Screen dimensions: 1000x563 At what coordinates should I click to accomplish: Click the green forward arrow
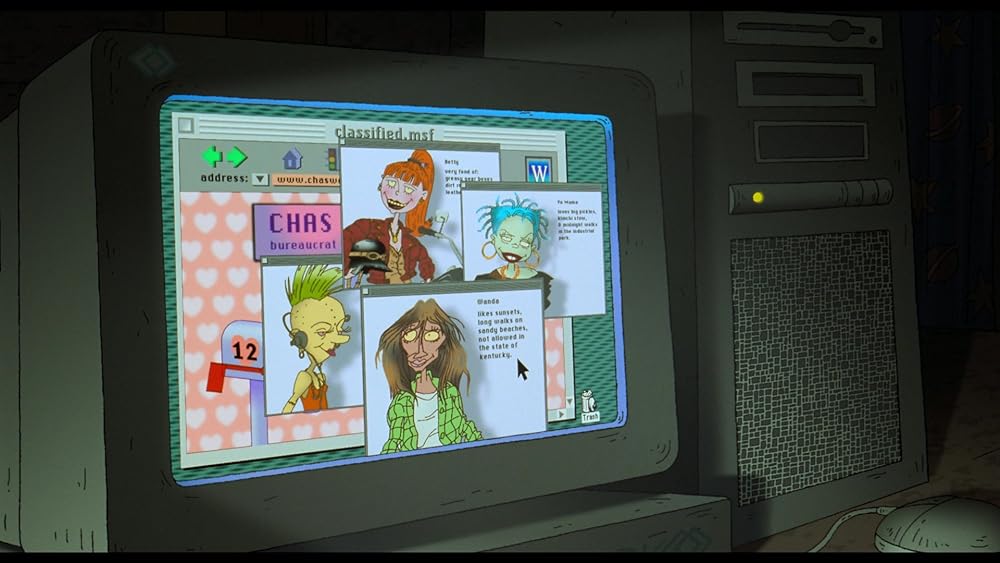click(236, 157)
